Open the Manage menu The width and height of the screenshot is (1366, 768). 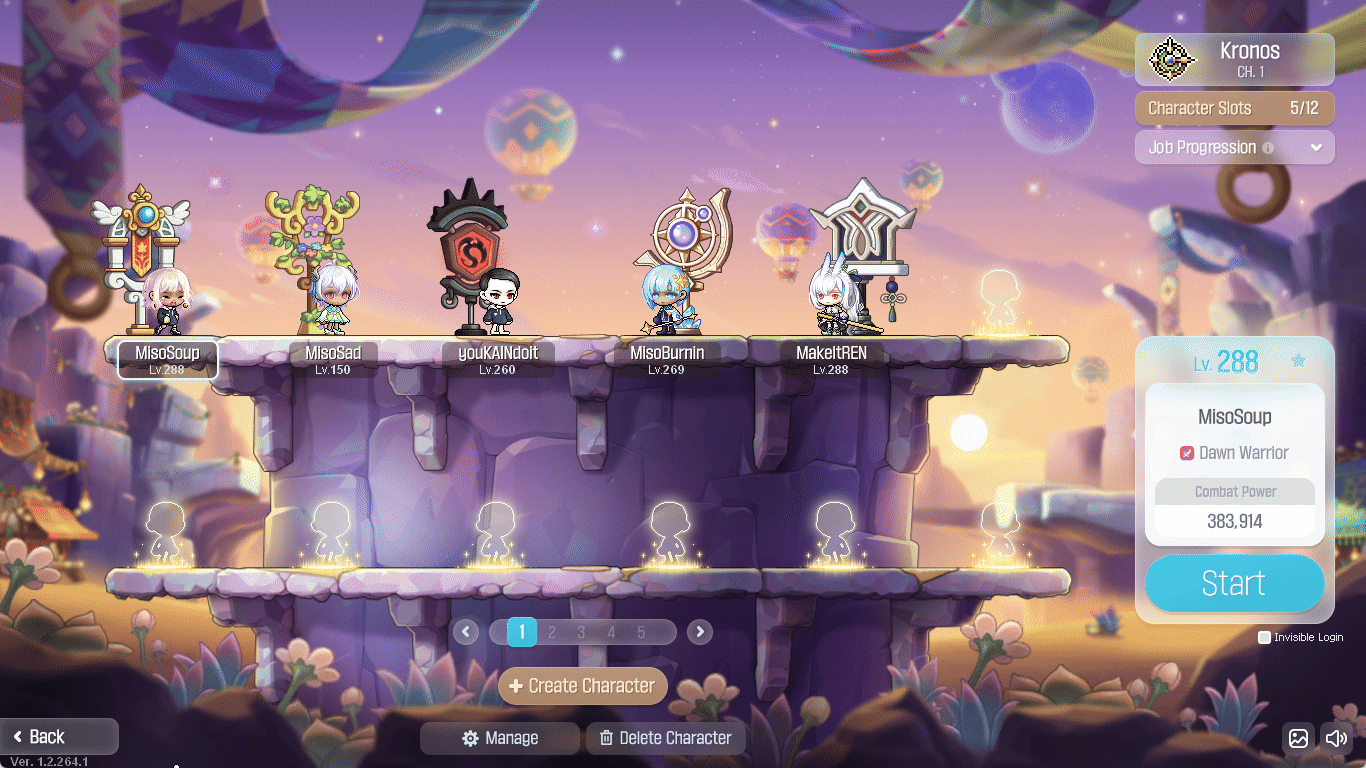pyautogui.click(x=500, y=738)
